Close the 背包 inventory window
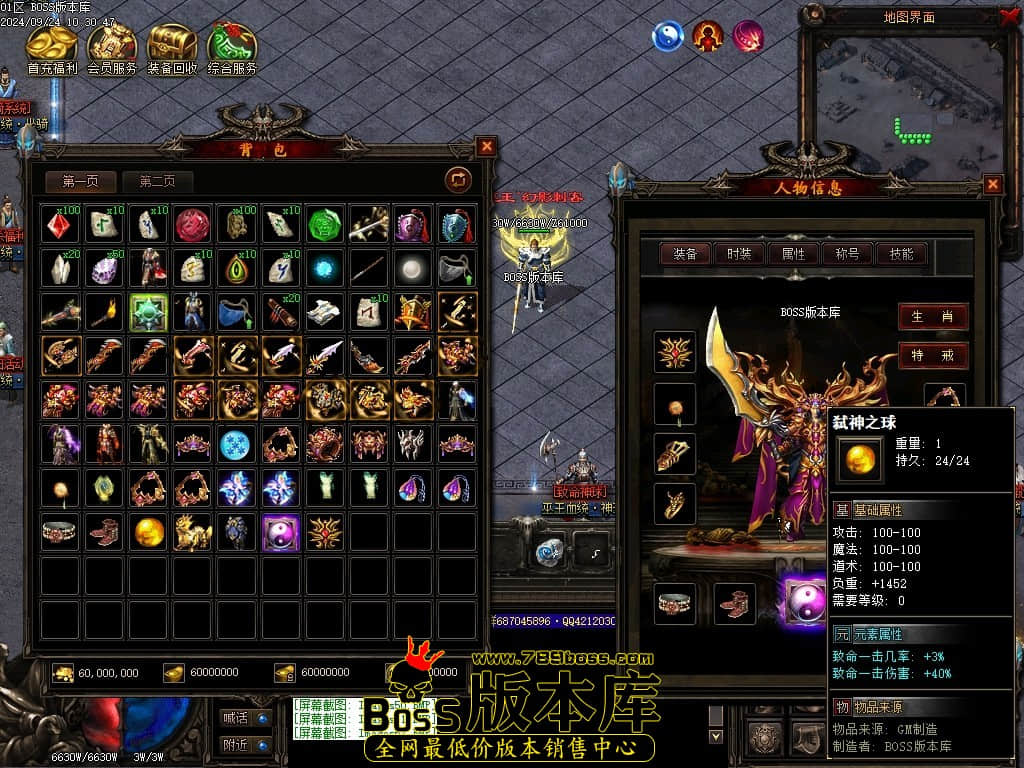 tap(486, 147)
